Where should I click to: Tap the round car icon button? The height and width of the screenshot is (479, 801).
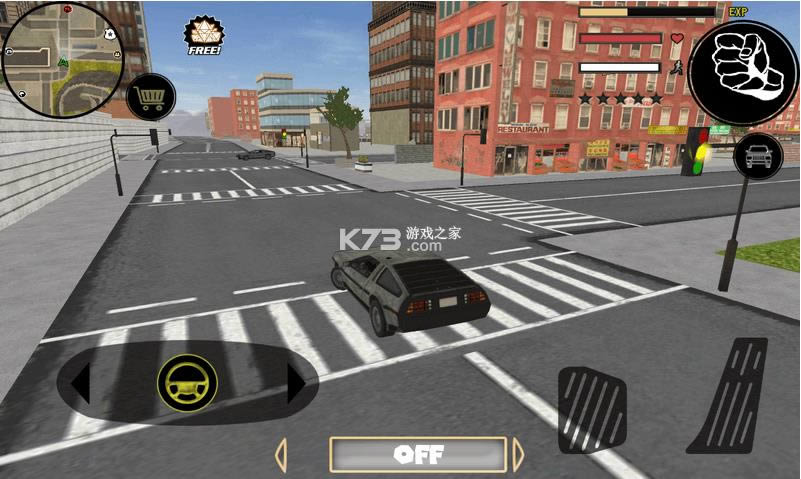(x=758, y=156)
